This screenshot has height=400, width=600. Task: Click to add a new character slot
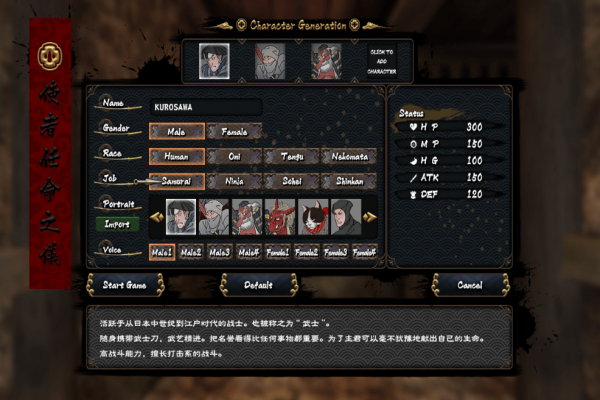(x=382, y=62)
